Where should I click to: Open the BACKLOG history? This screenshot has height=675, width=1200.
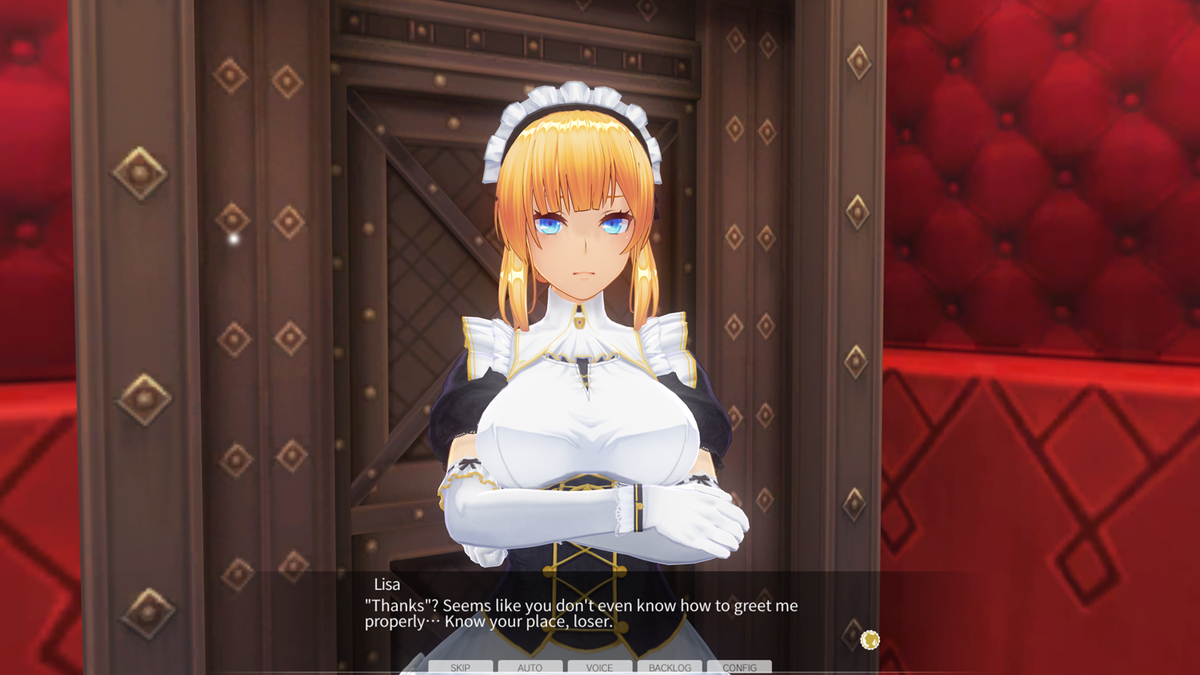tap(669, 667)
